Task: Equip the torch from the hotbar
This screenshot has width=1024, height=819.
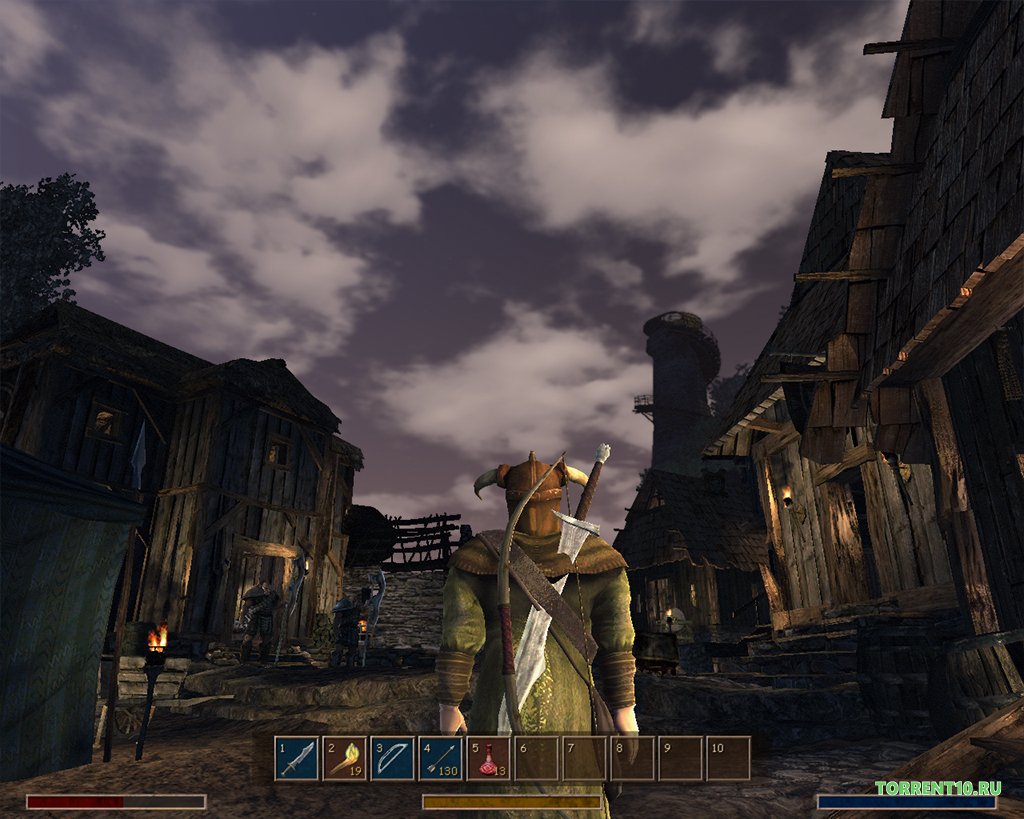Action: pyautogui.click(x=345, y=758)
